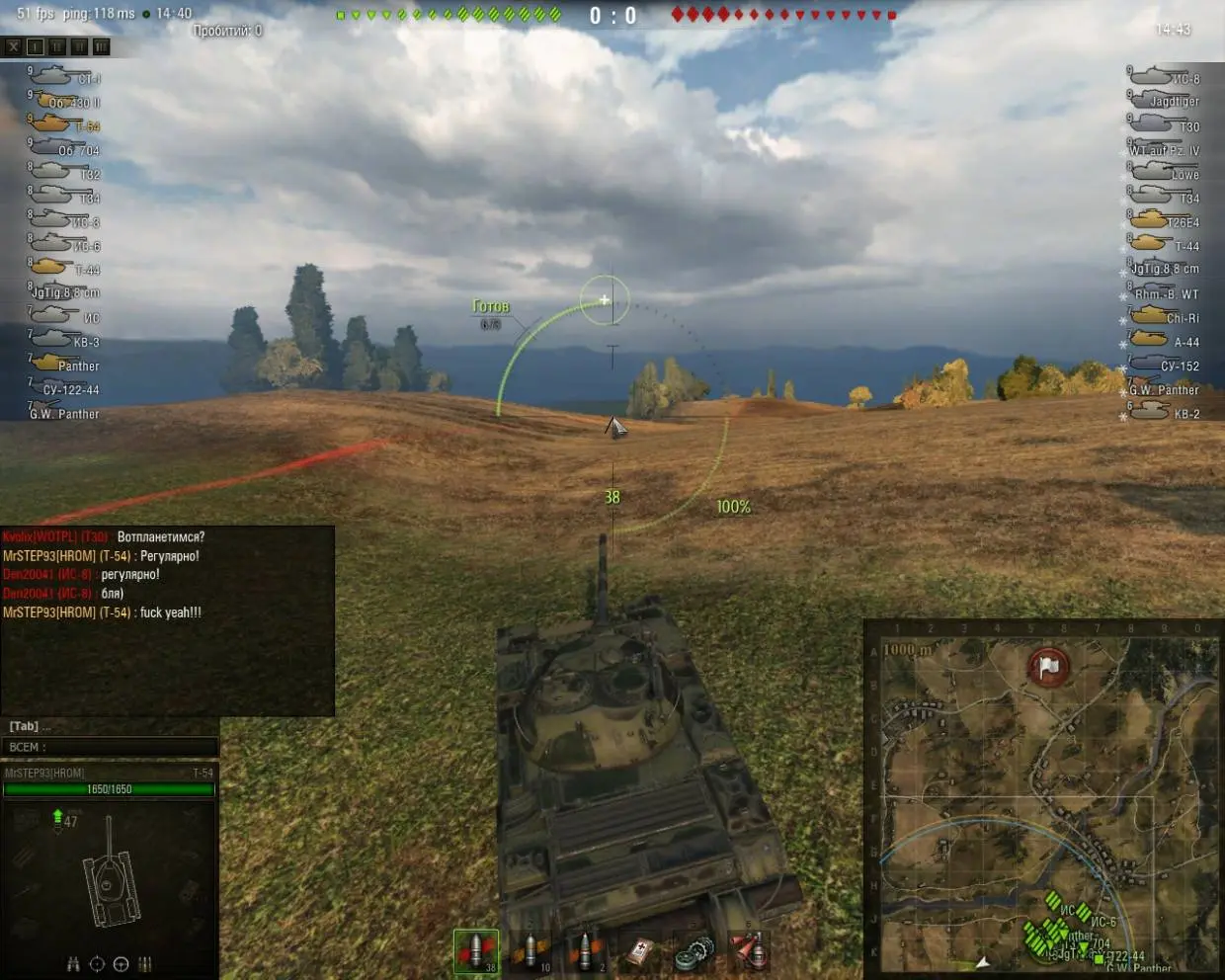This screenshot has width=1225, height=980.
Task: Click the binoculars icon in damage panel
Action: (x=73, y=964)
